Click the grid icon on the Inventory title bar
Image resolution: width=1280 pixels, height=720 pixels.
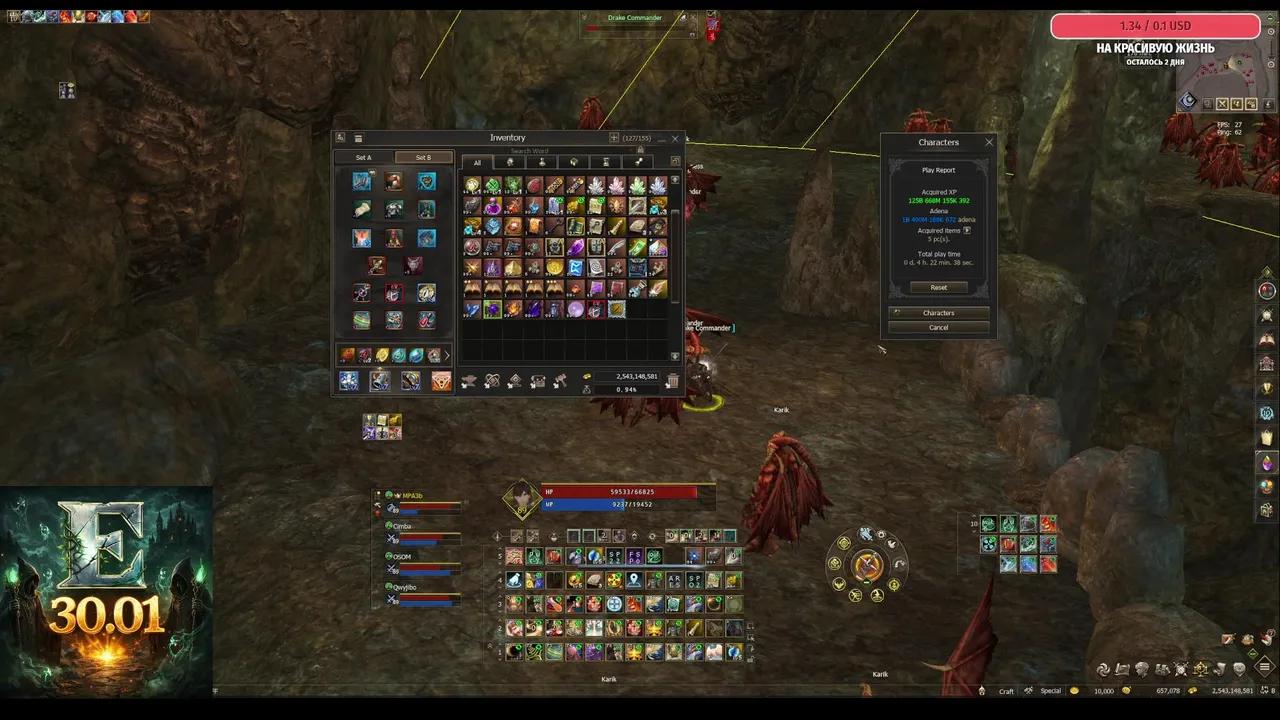pos(358,137)
